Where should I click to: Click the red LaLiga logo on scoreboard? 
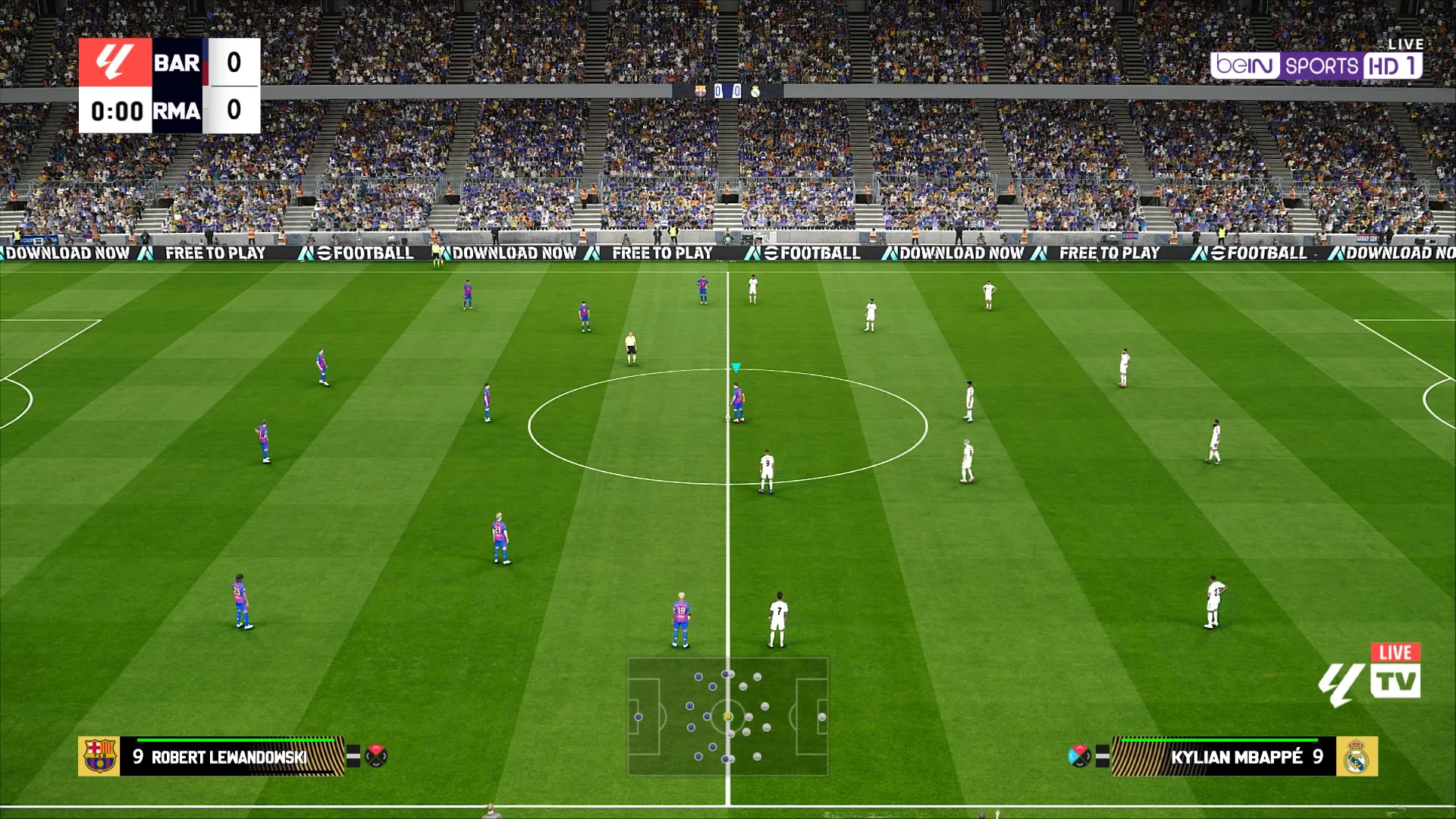coord(115,62)
